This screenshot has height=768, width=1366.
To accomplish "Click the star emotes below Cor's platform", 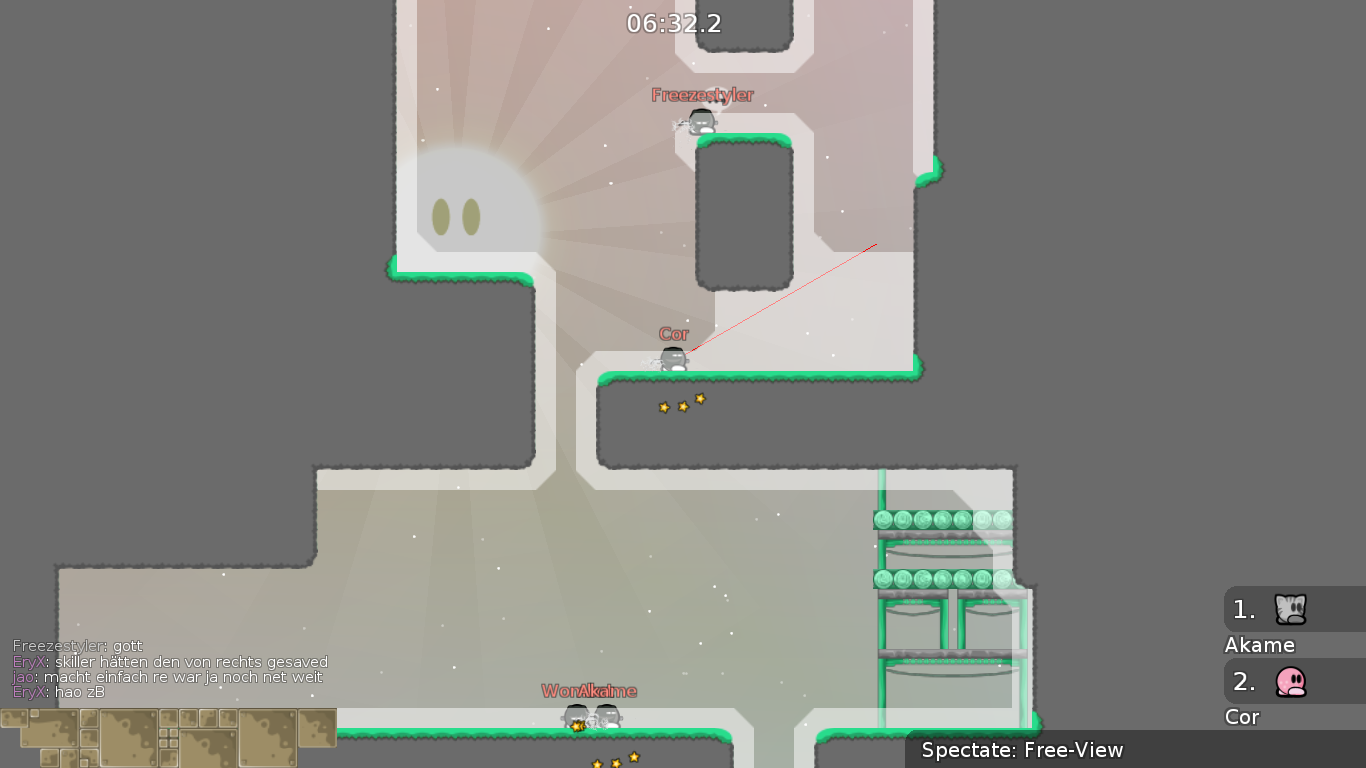I will [682, 406].
